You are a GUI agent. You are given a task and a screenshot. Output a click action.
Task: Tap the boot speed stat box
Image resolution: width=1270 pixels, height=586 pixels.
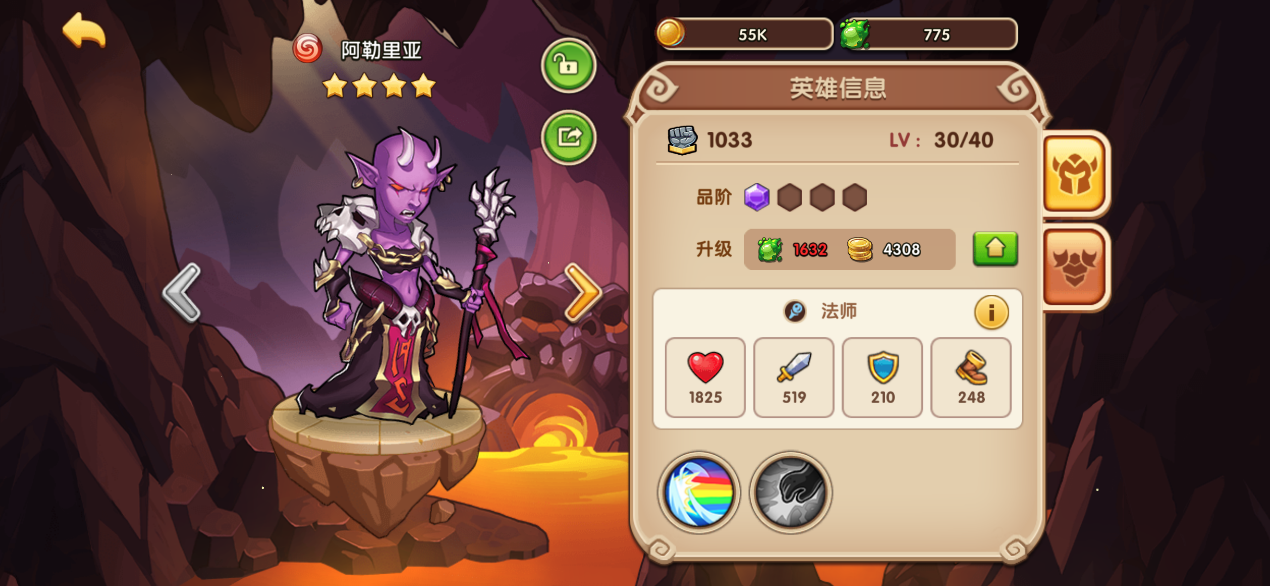[970, 377]
